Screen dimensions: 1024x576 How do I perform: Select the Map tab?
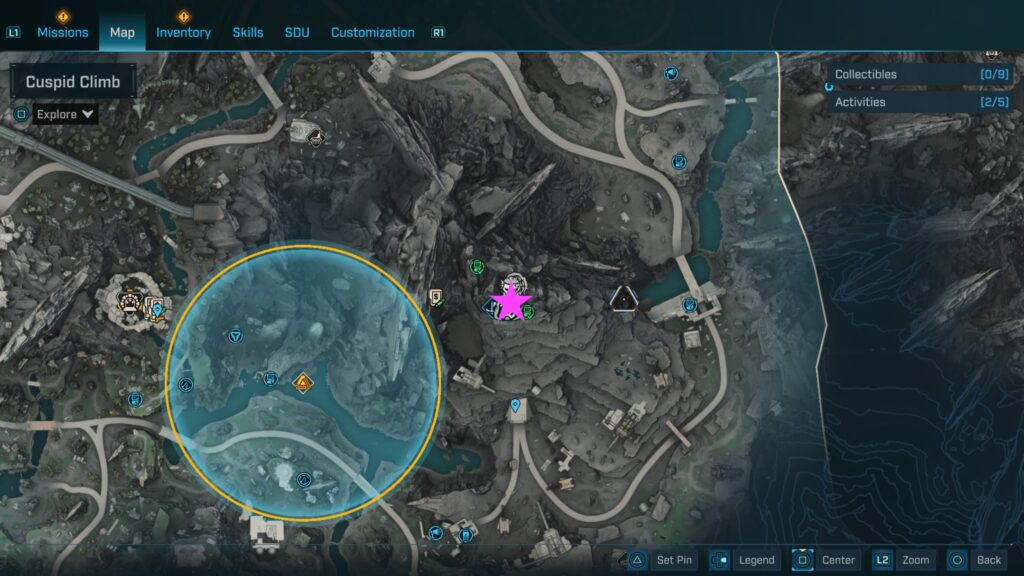122,32
